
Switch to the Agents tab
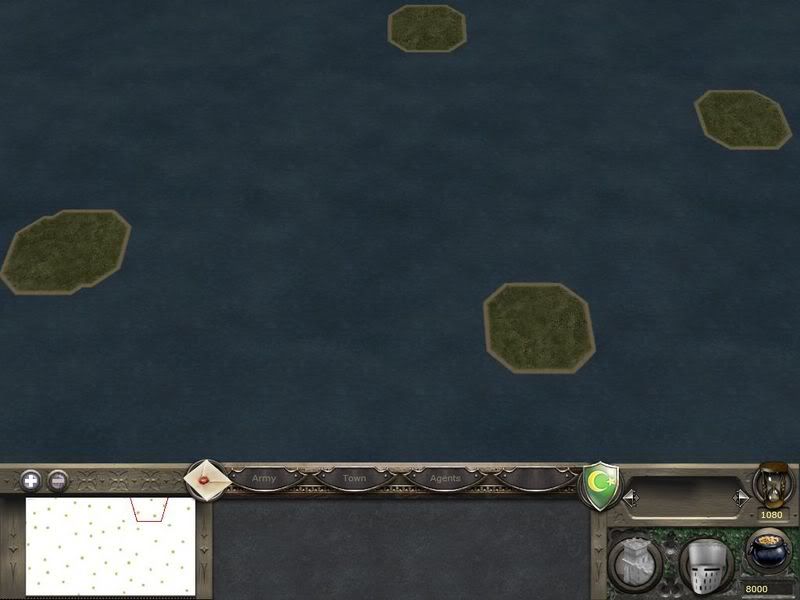coord(445,479)
